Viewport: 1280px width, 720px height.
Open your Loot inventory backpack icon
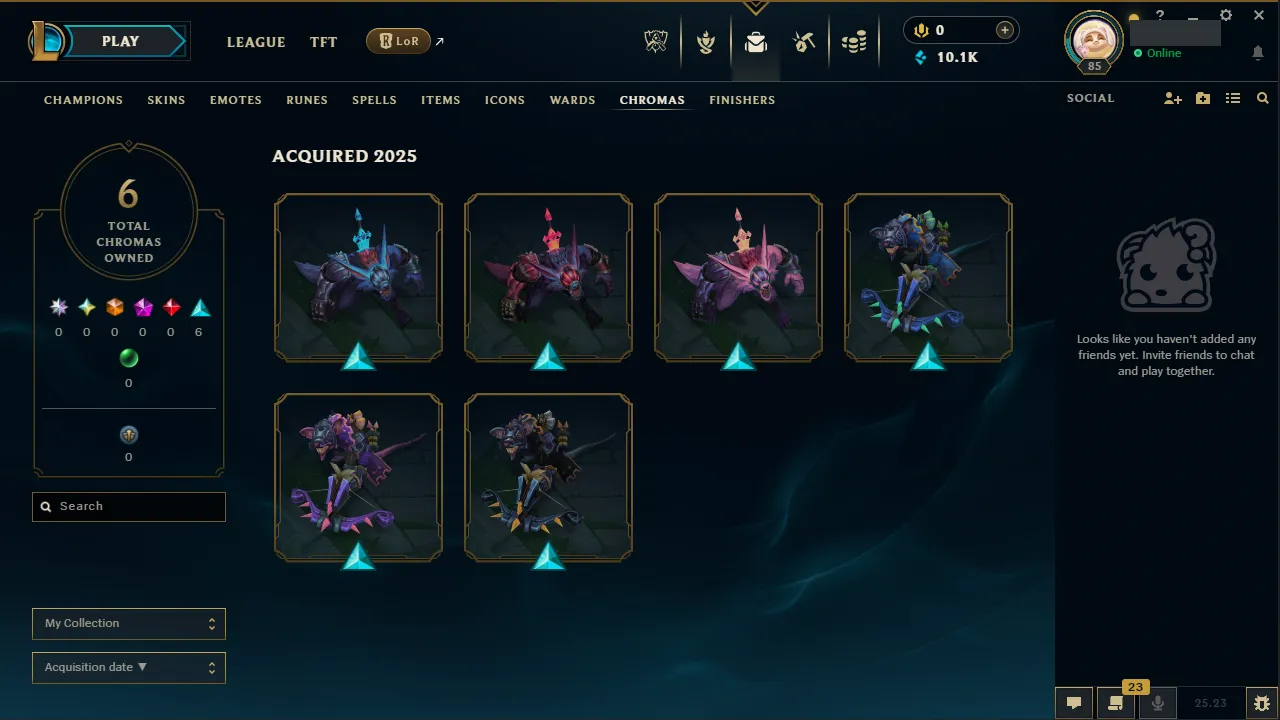tap(755, 41)
